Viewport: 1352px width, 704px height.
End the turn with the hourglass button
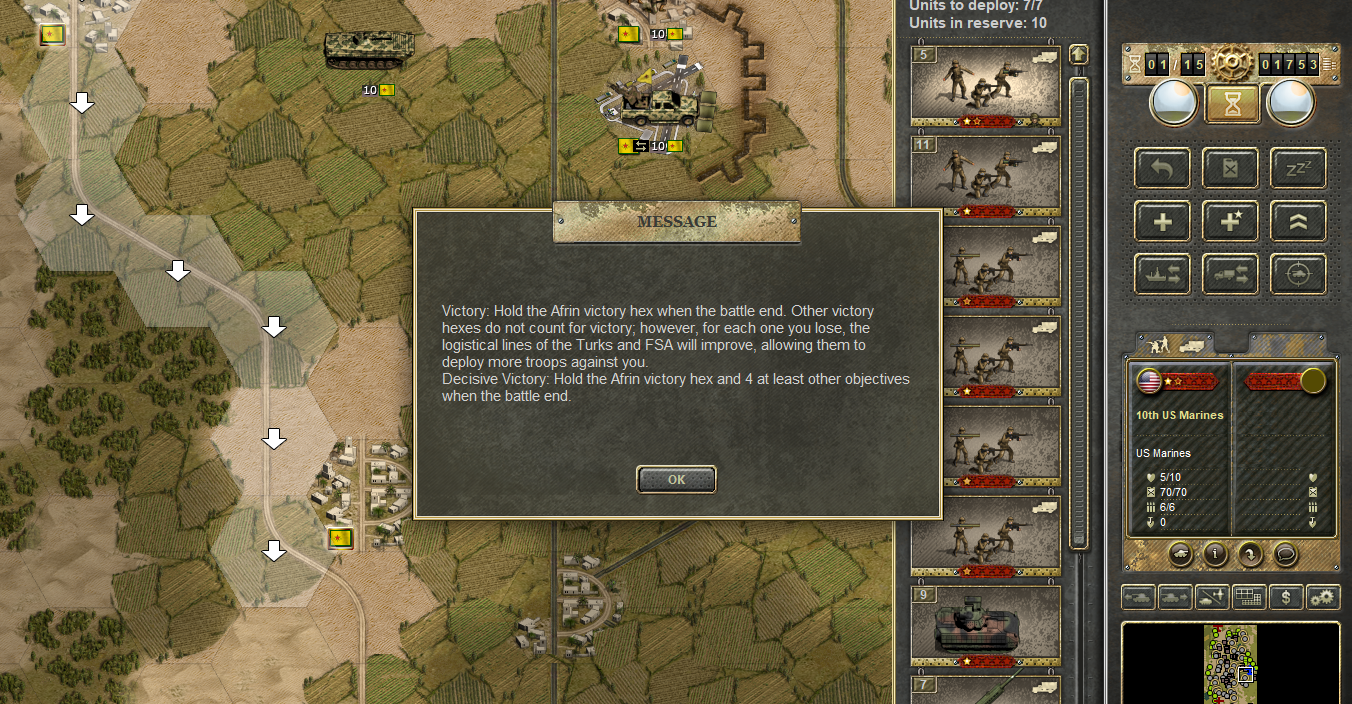[1232, 103]
